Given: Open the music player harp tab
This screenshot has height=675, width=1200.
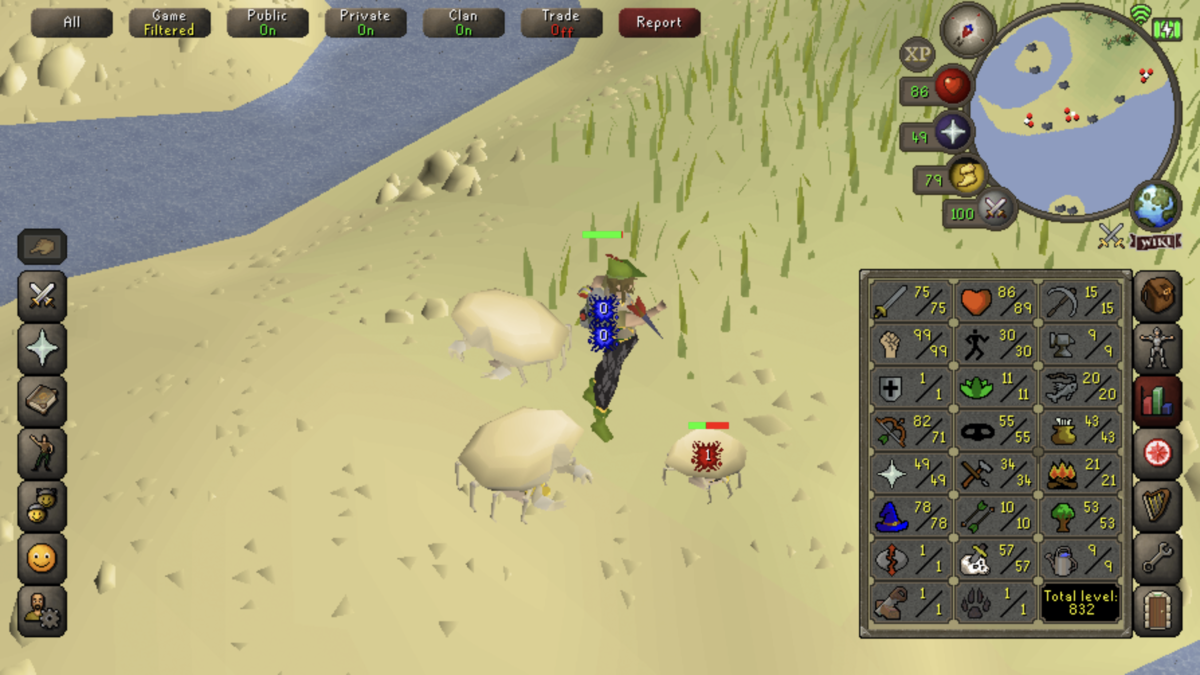Looking at the screenshot, I should [1157, 506].
